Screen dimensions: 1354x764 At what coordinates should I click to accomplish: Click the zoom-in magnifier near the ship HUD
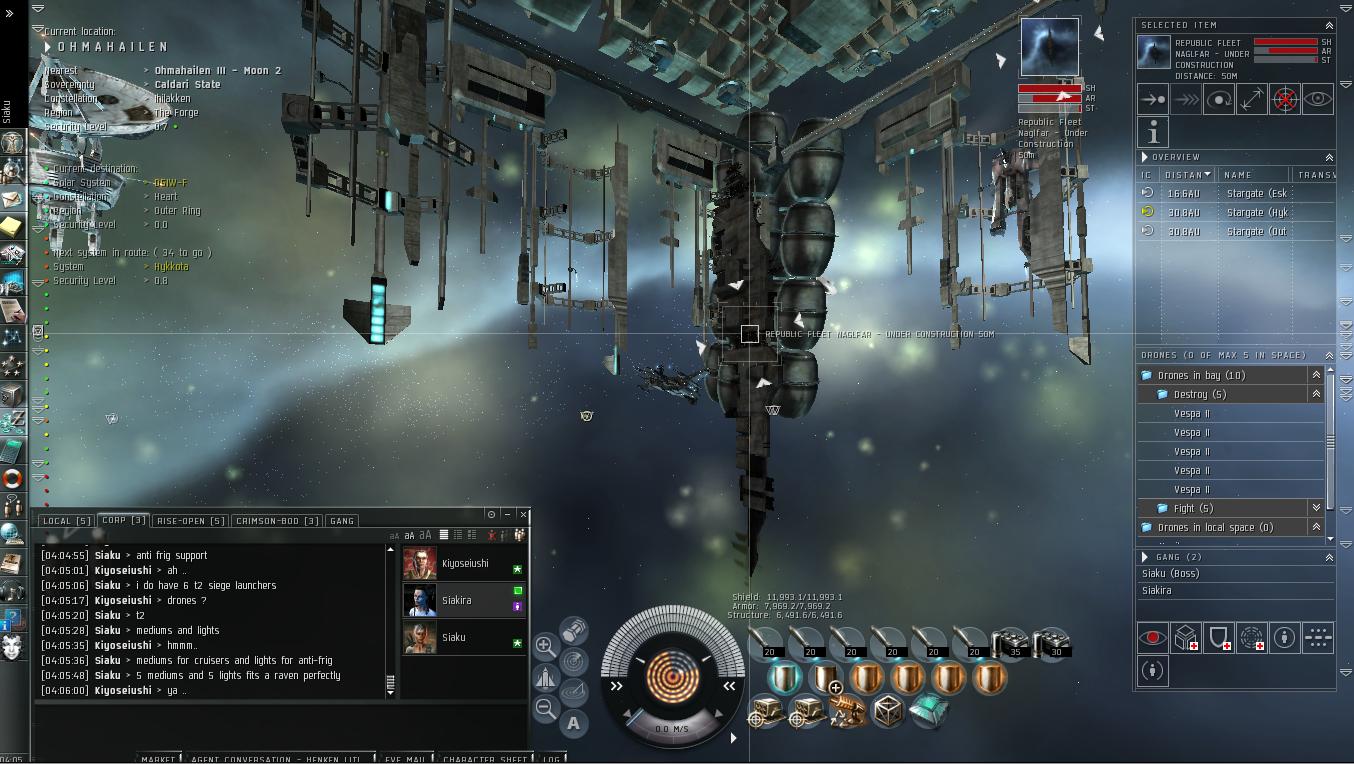coord(545,645)
